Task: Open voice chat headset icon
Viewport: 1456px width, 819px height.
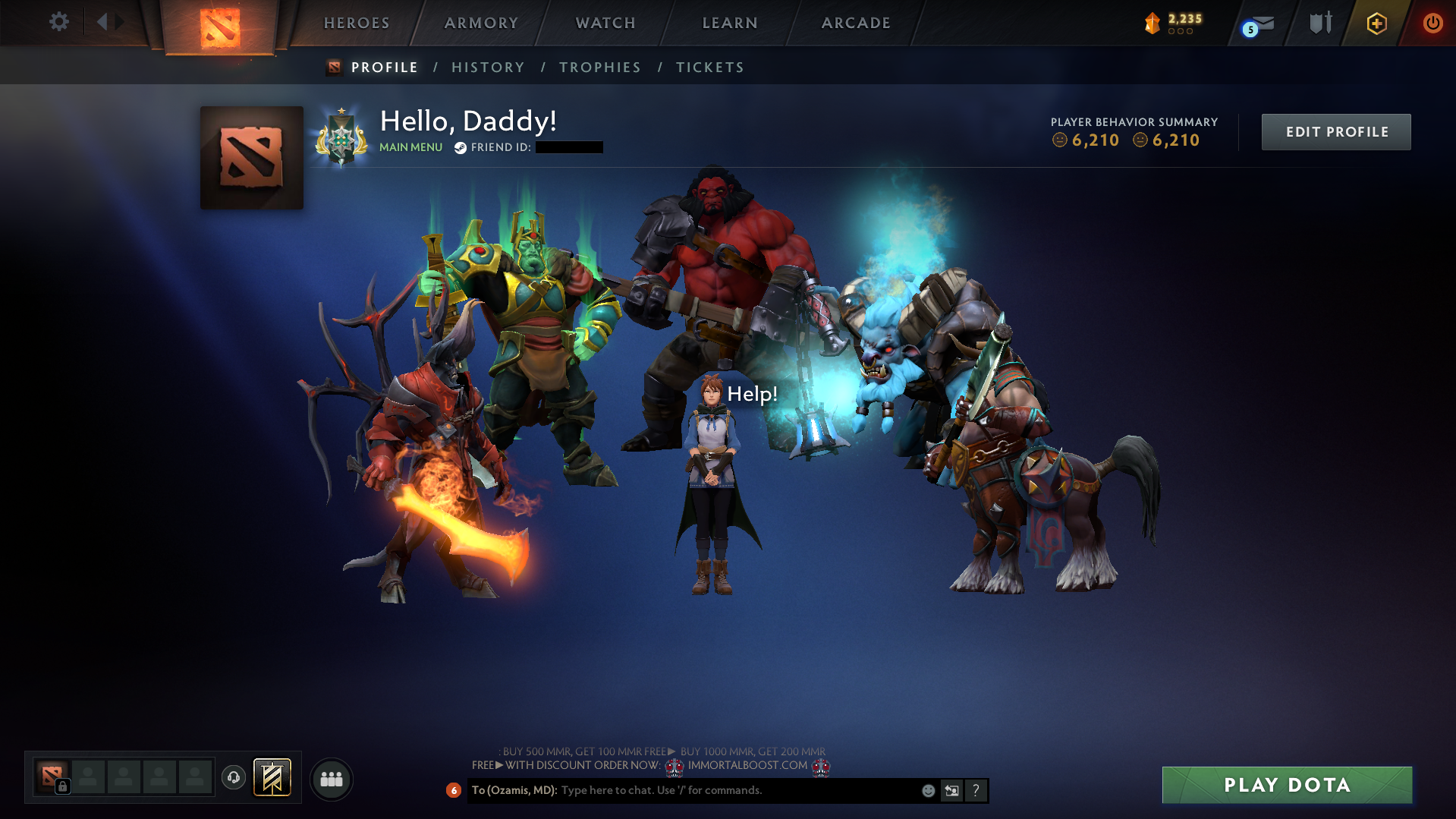Action: [234, 778]
